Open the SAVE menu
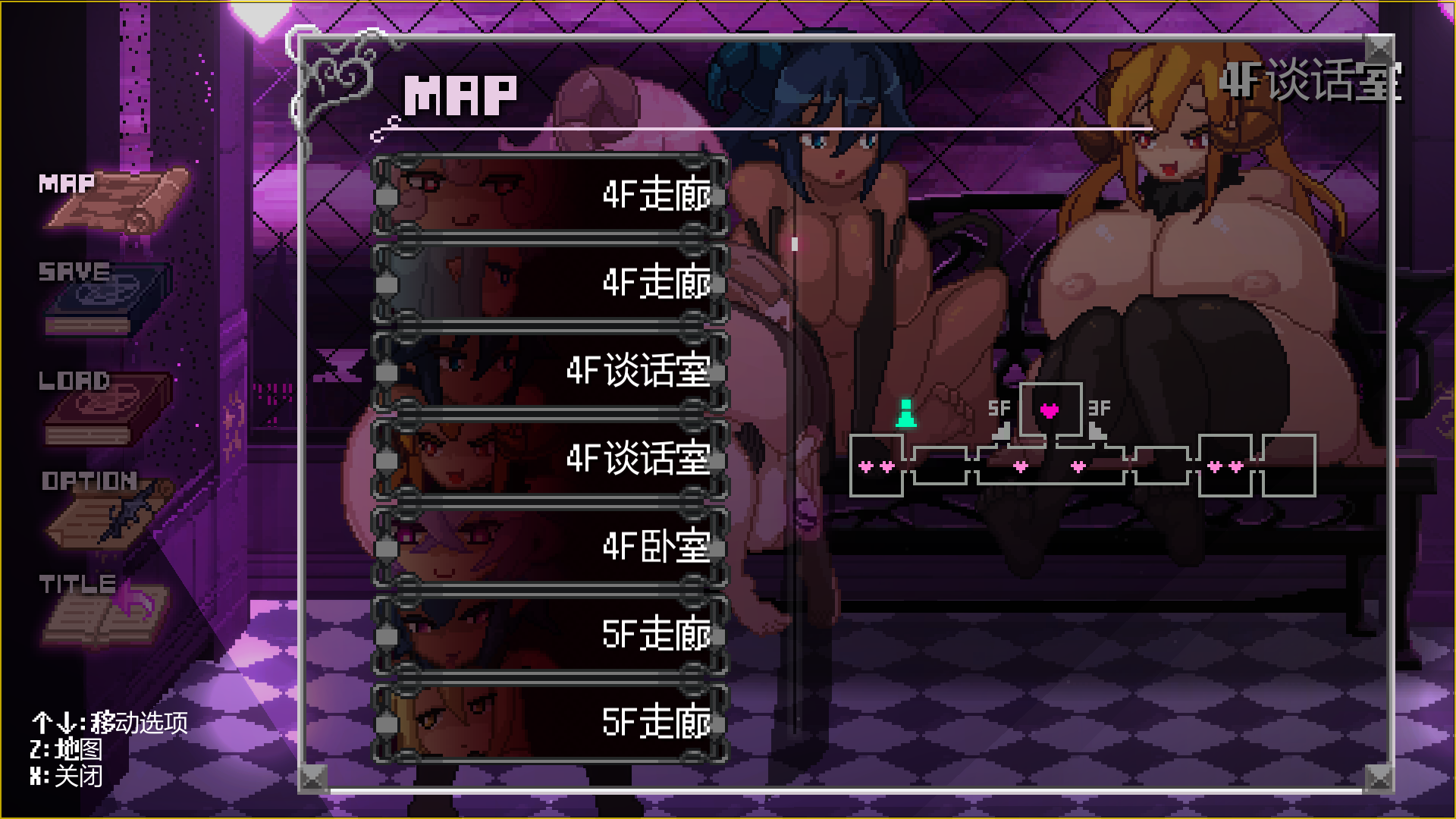This screenshot has width=1456, height=819. click(x=106, y=297)
